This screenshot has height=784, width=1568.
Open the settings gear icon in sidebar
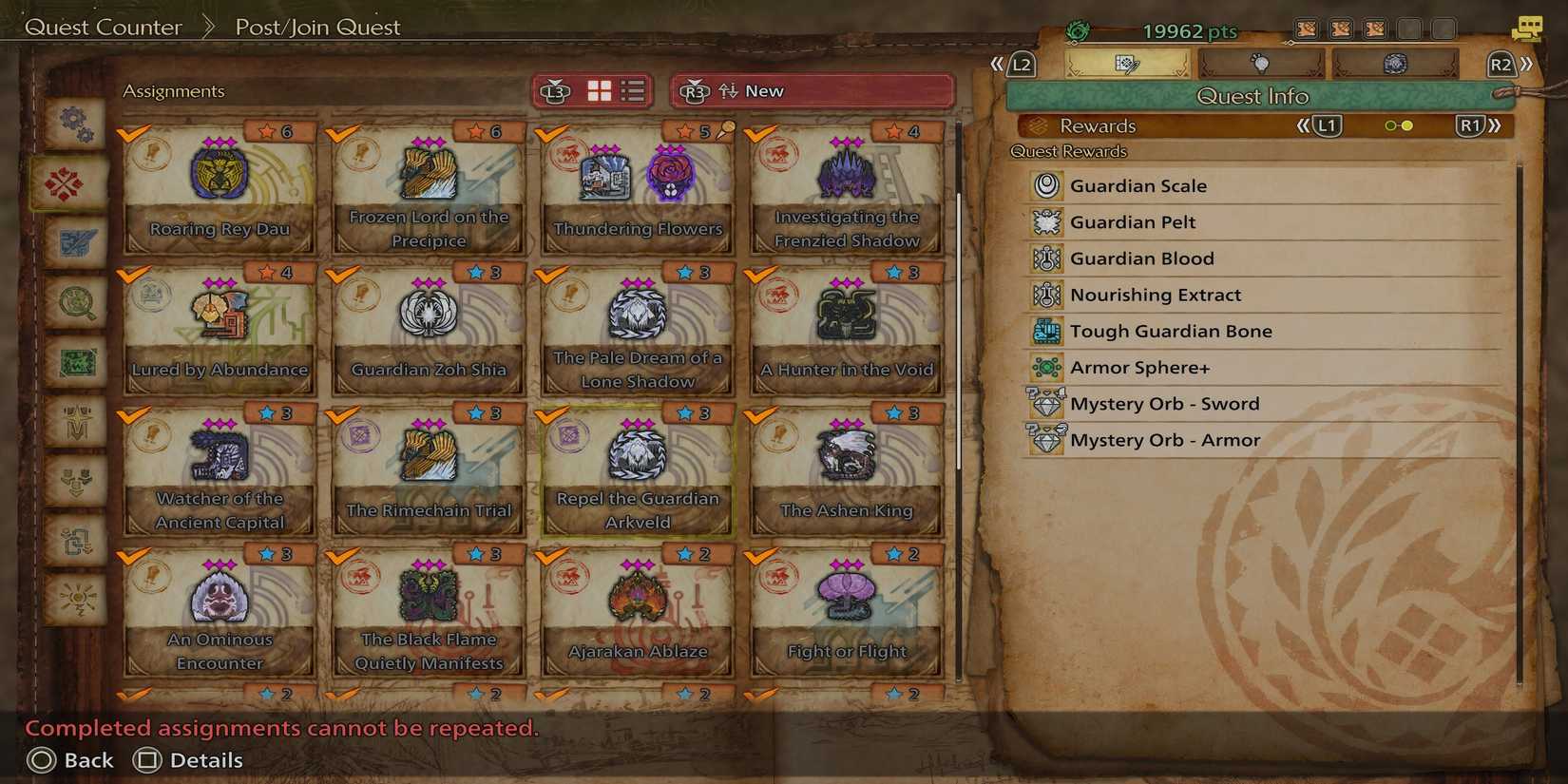76,124
